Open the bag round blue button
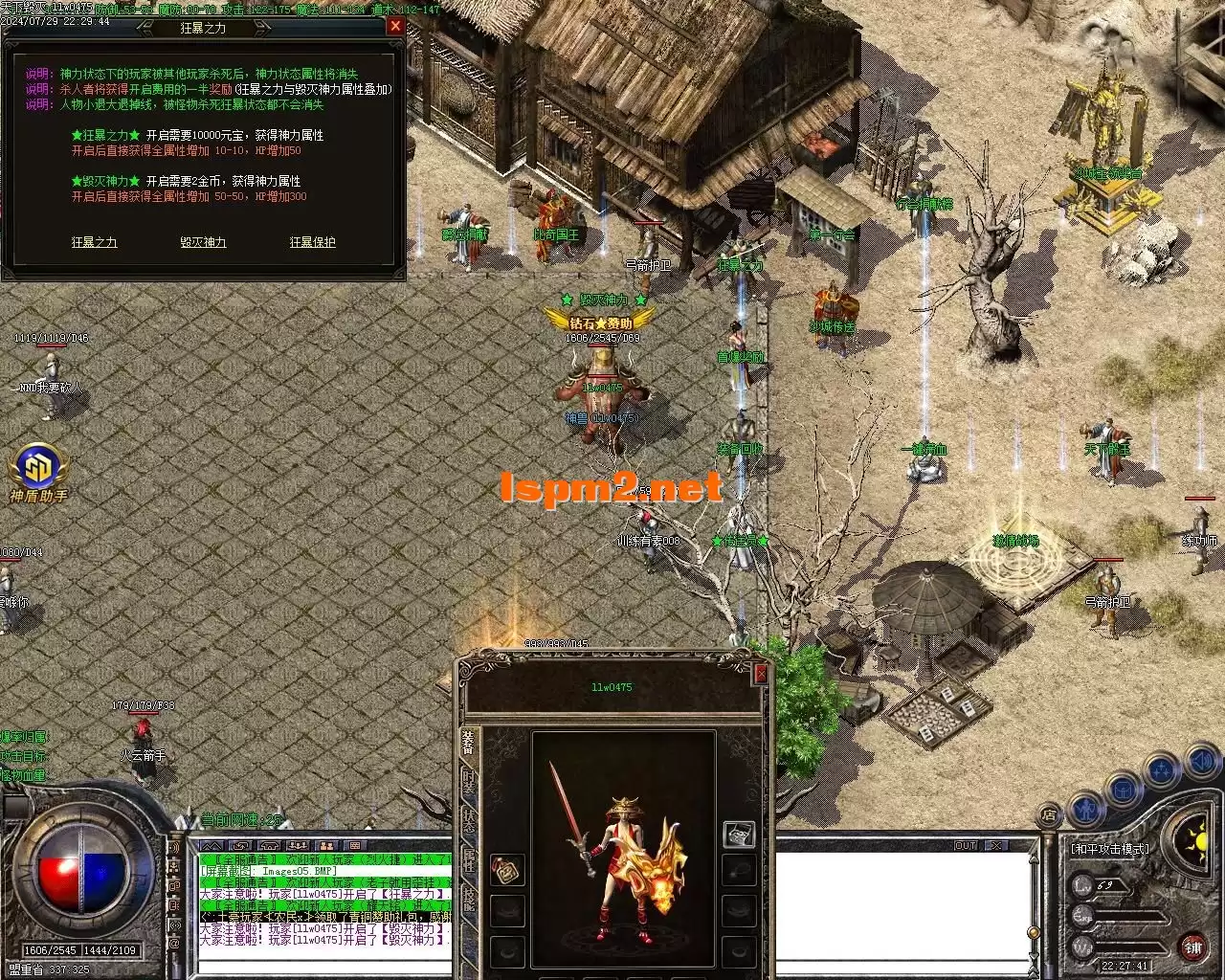The height and width of the screenshot is (980, 1225). 1124,789
